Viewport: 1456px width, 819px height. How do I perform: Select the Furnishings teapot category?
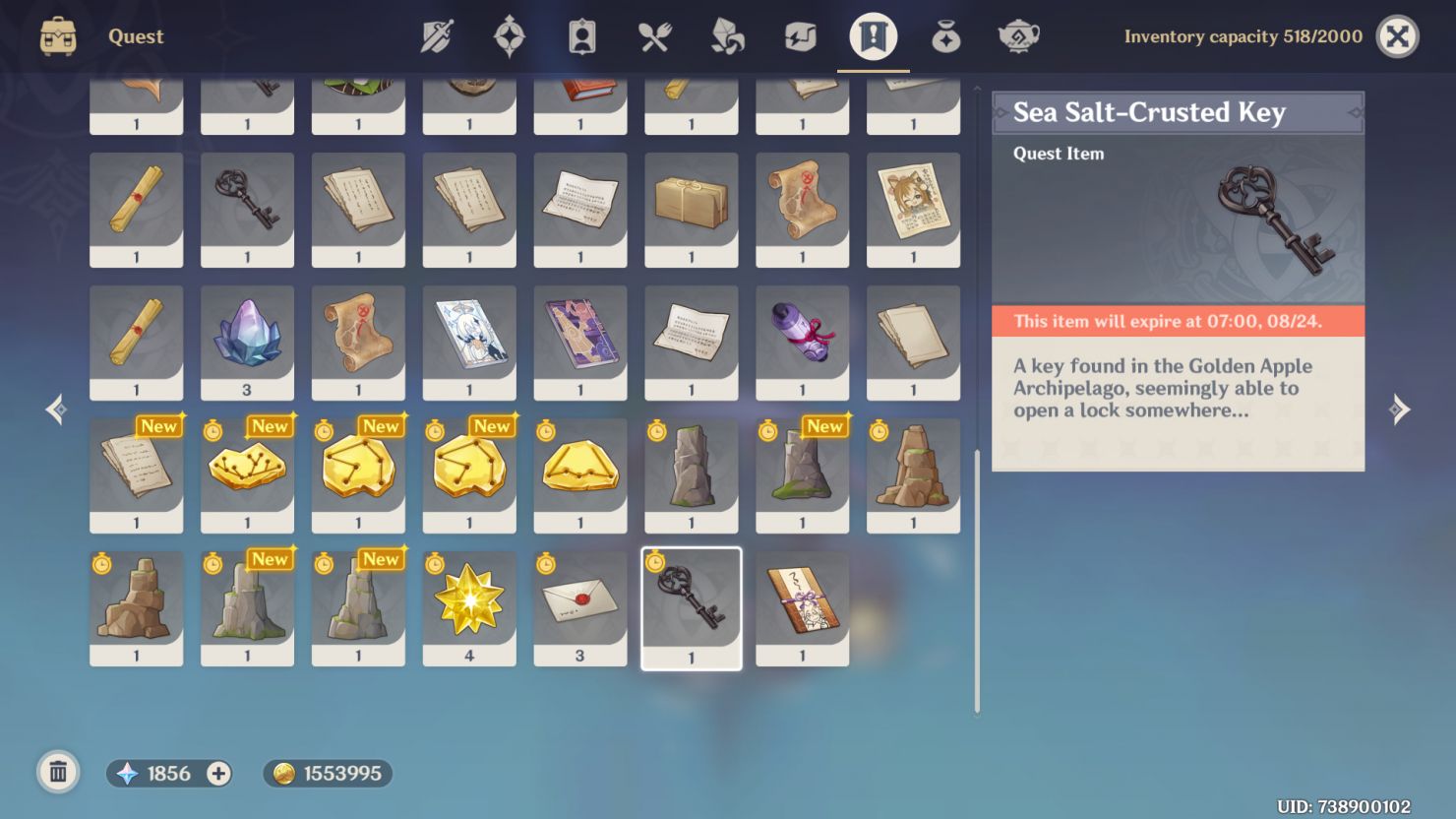tap(1017, 36)
